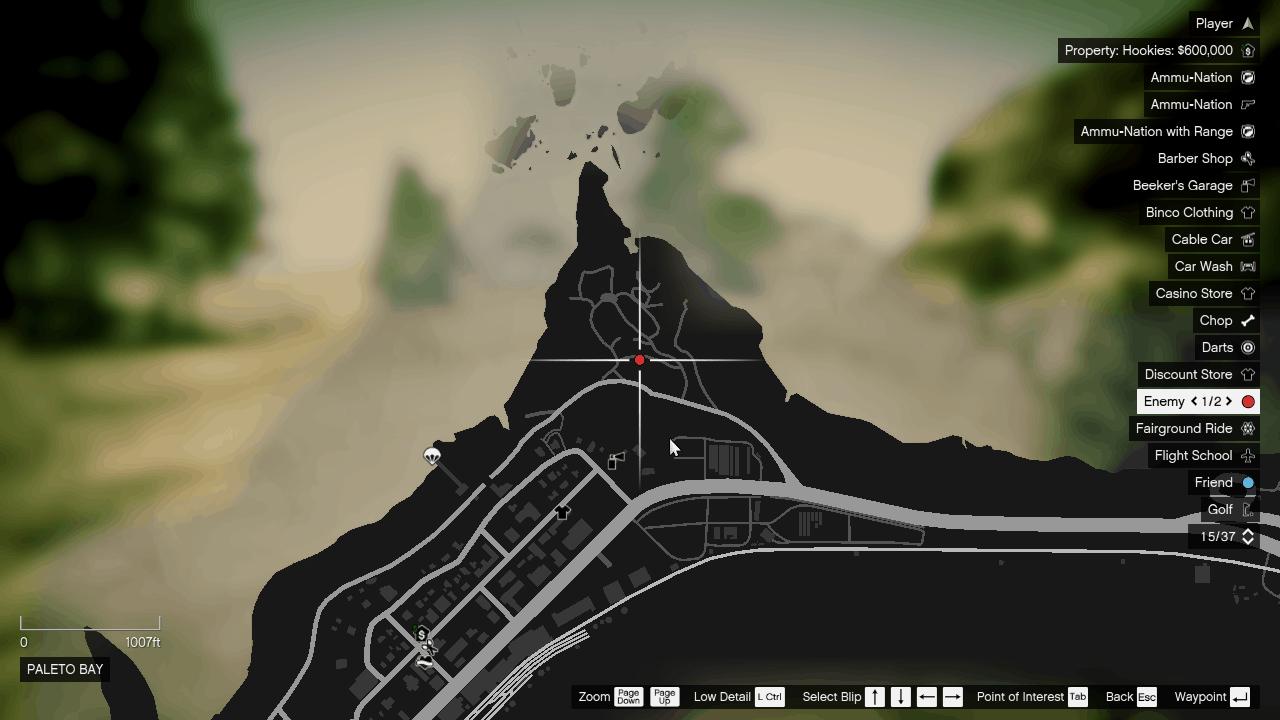The height and width of the screenshot is (720, 1280).
Task: Select the red Enemy dot on the map
Action: (639, 359)
